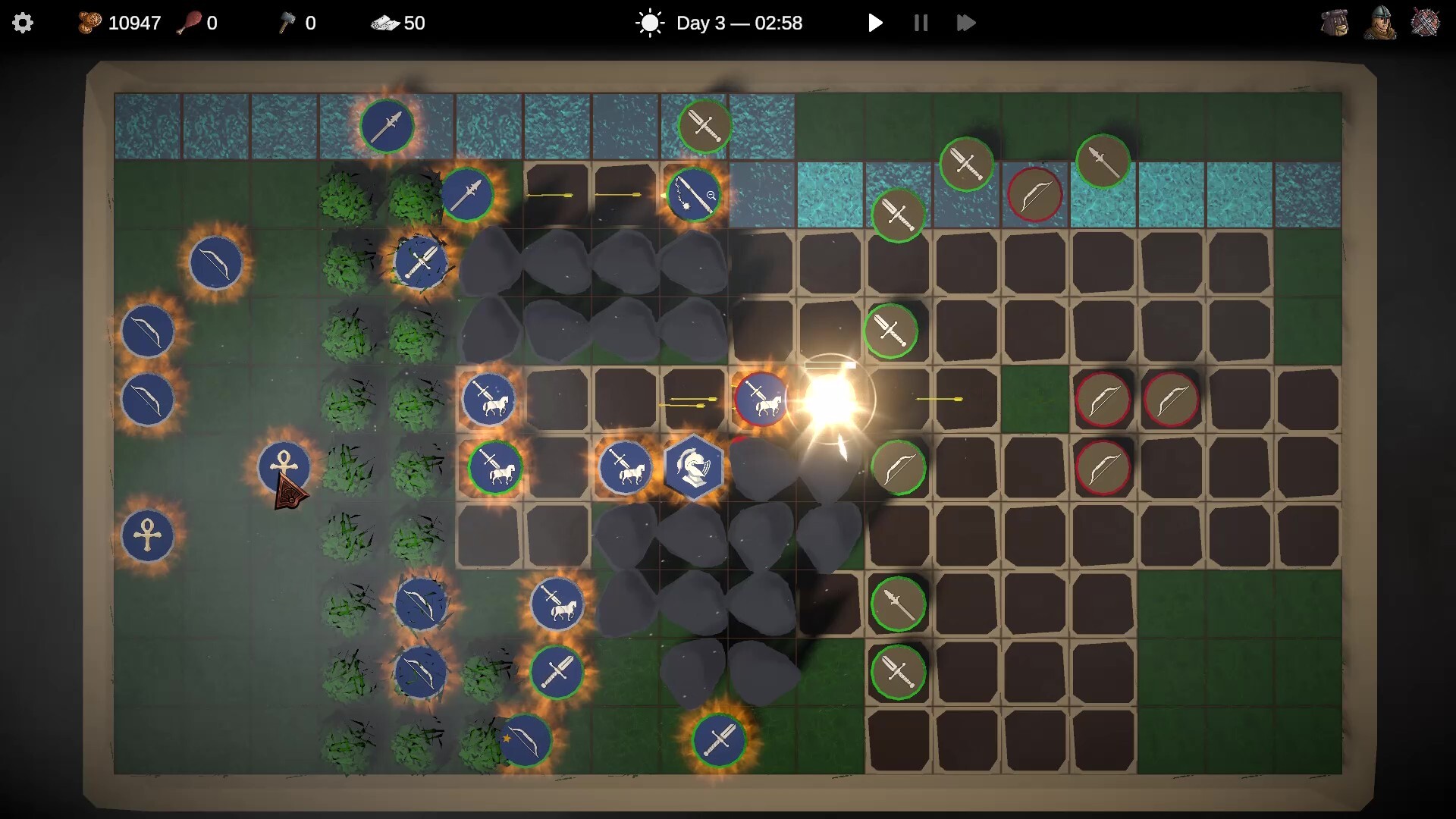Image resolution: width=1456 pixels, height=819 pixels.
Task: Click the gold coins resource icon
Action: [89, 23]
